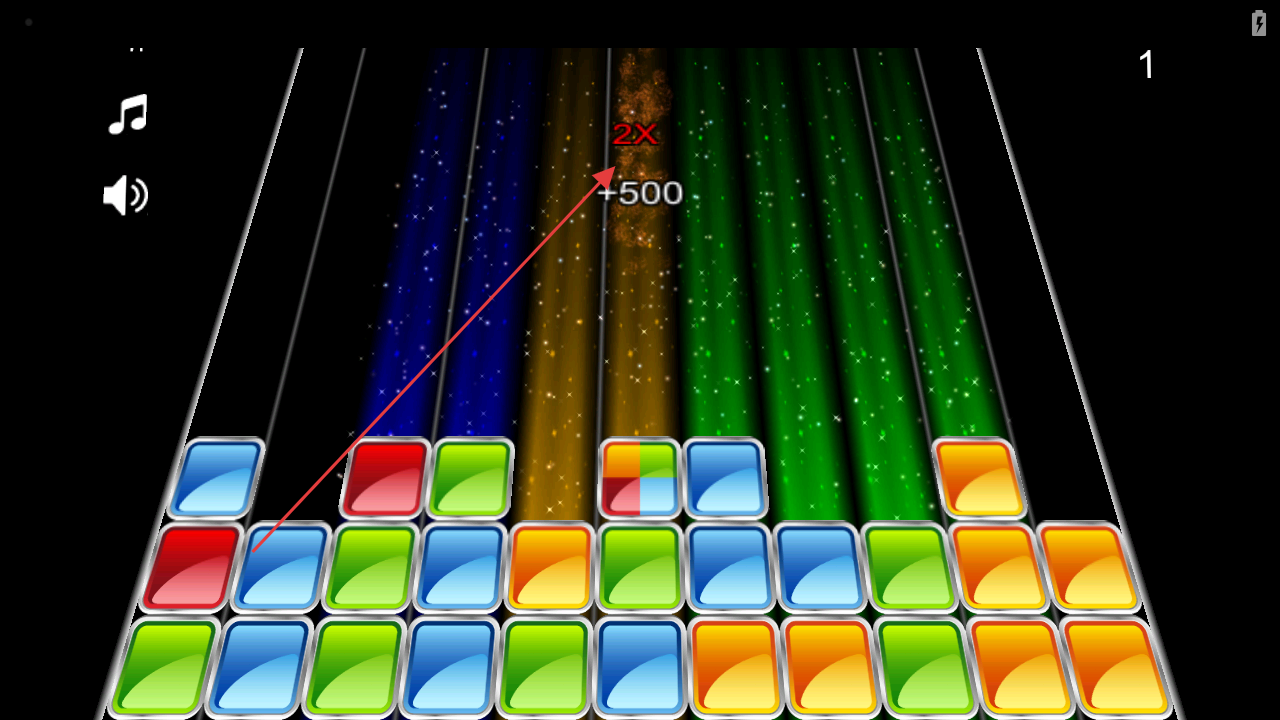Mute sound with the speaker icon
This screenshot has height=720, width=1280.
tap(126, 195)
